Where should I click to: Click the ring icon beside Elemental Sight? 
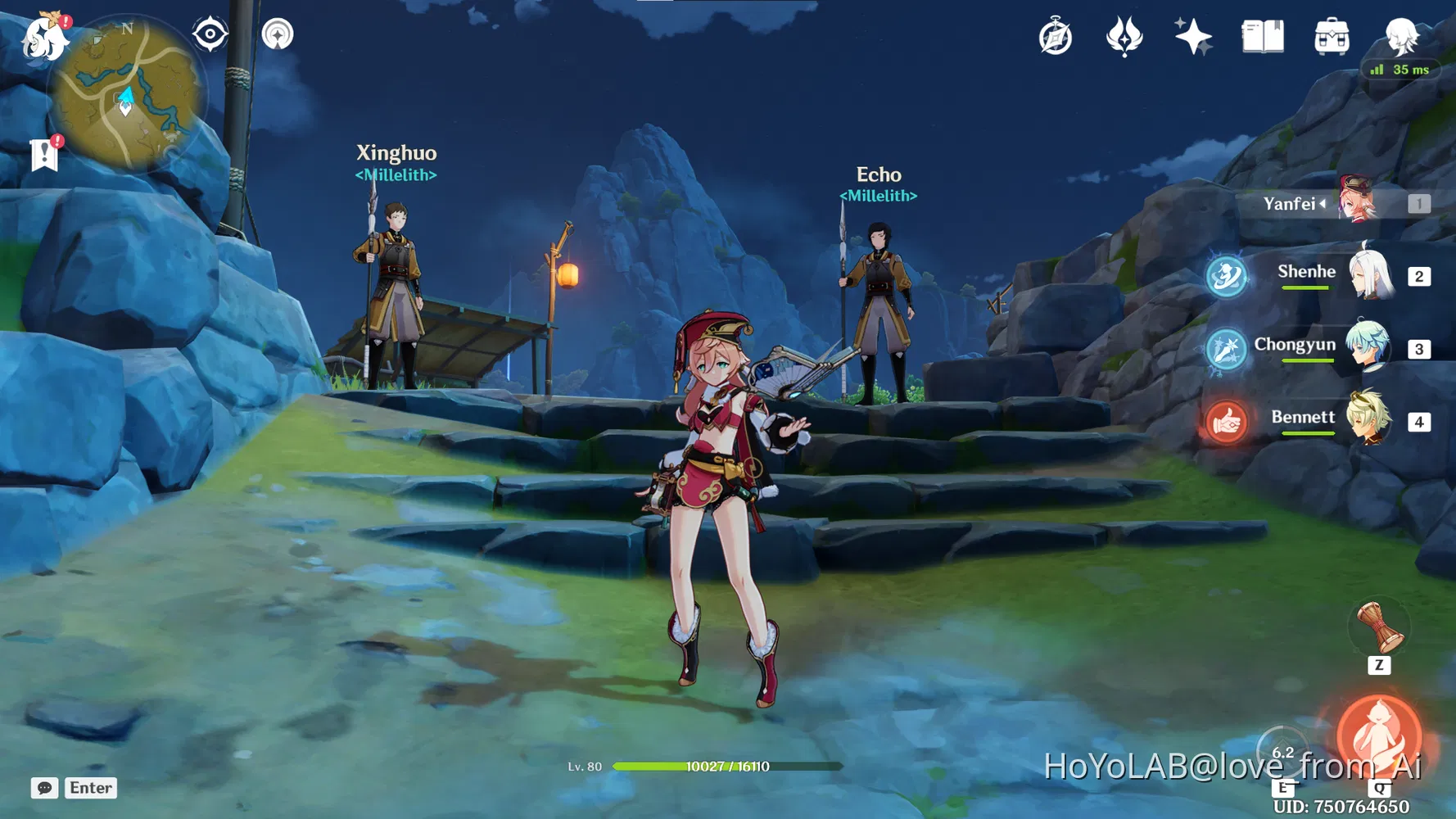pos(278,34)
